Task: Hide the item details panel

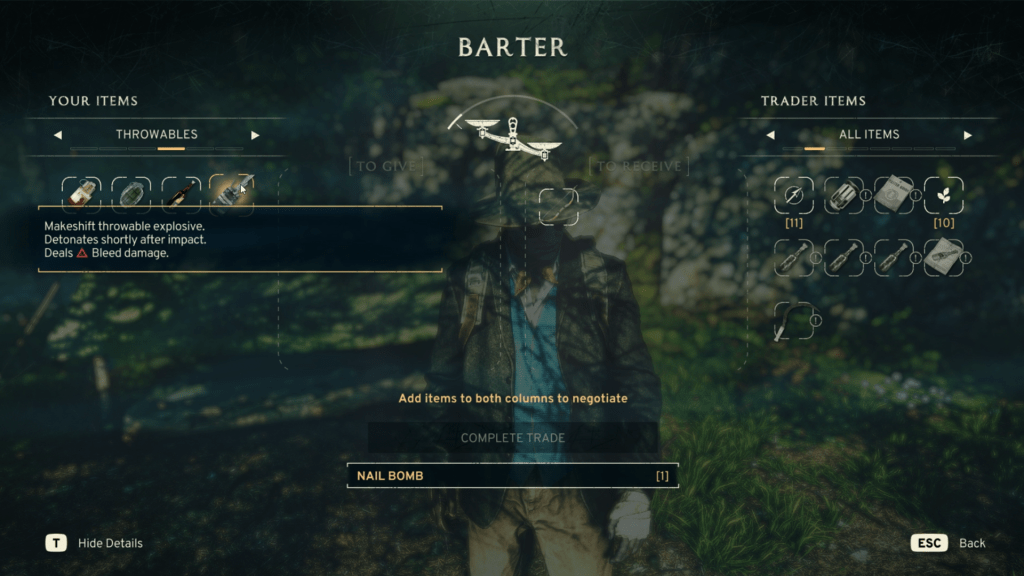Action: 56,543
